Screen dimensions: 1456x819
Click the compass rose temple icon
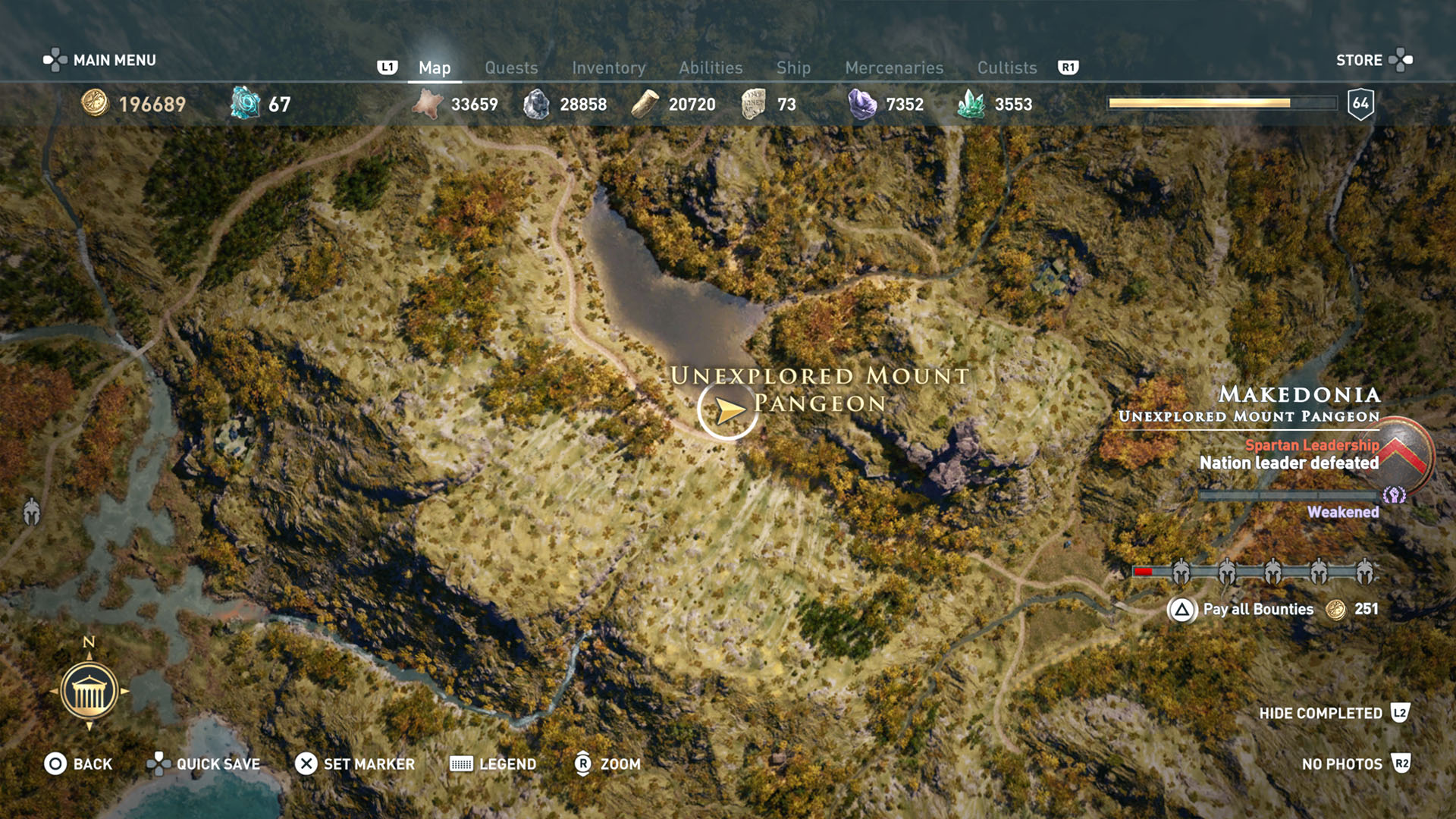[x=91, y=691]
